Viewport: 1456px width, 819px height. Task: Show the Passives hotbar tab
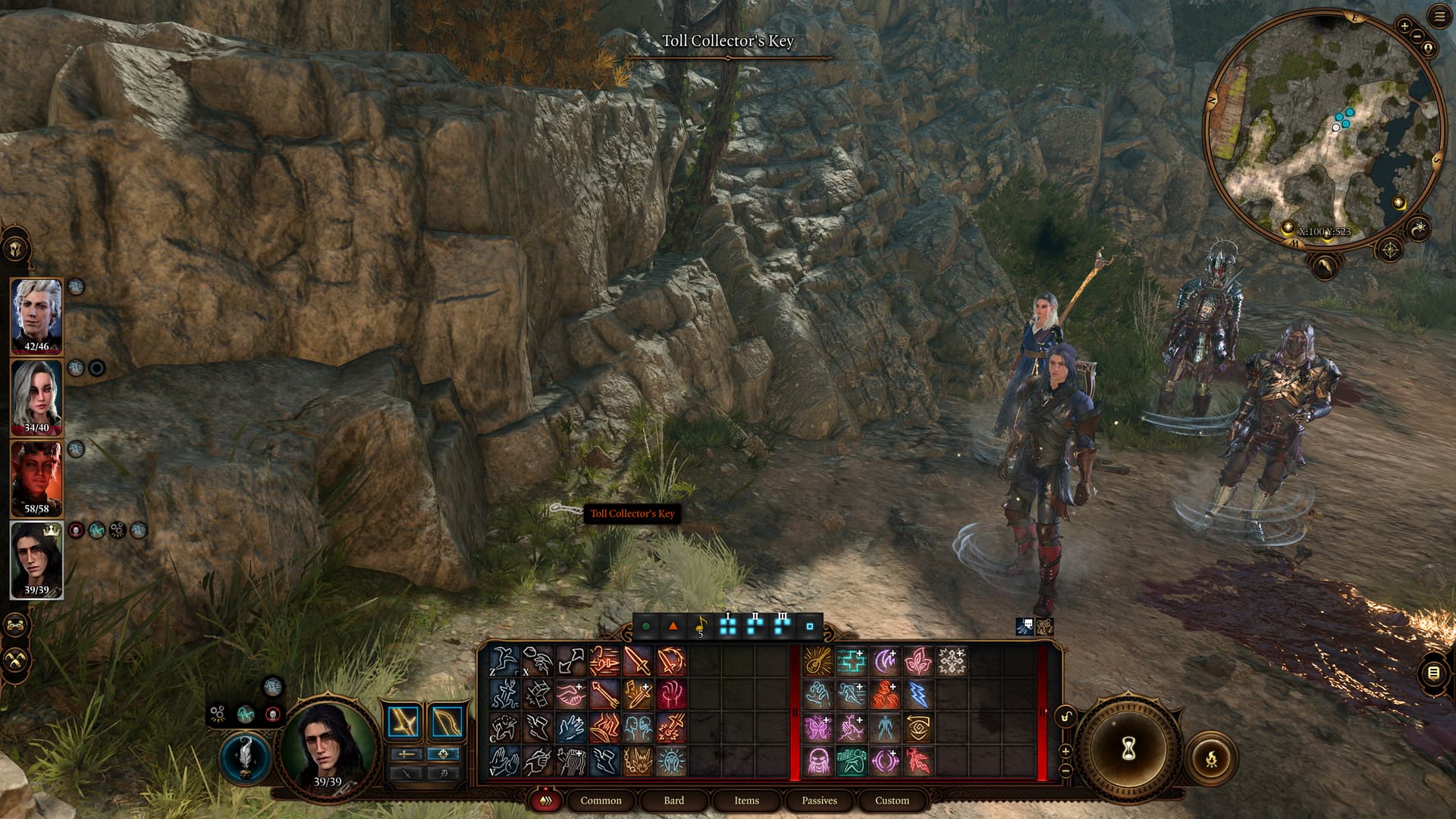pos(819,800)
